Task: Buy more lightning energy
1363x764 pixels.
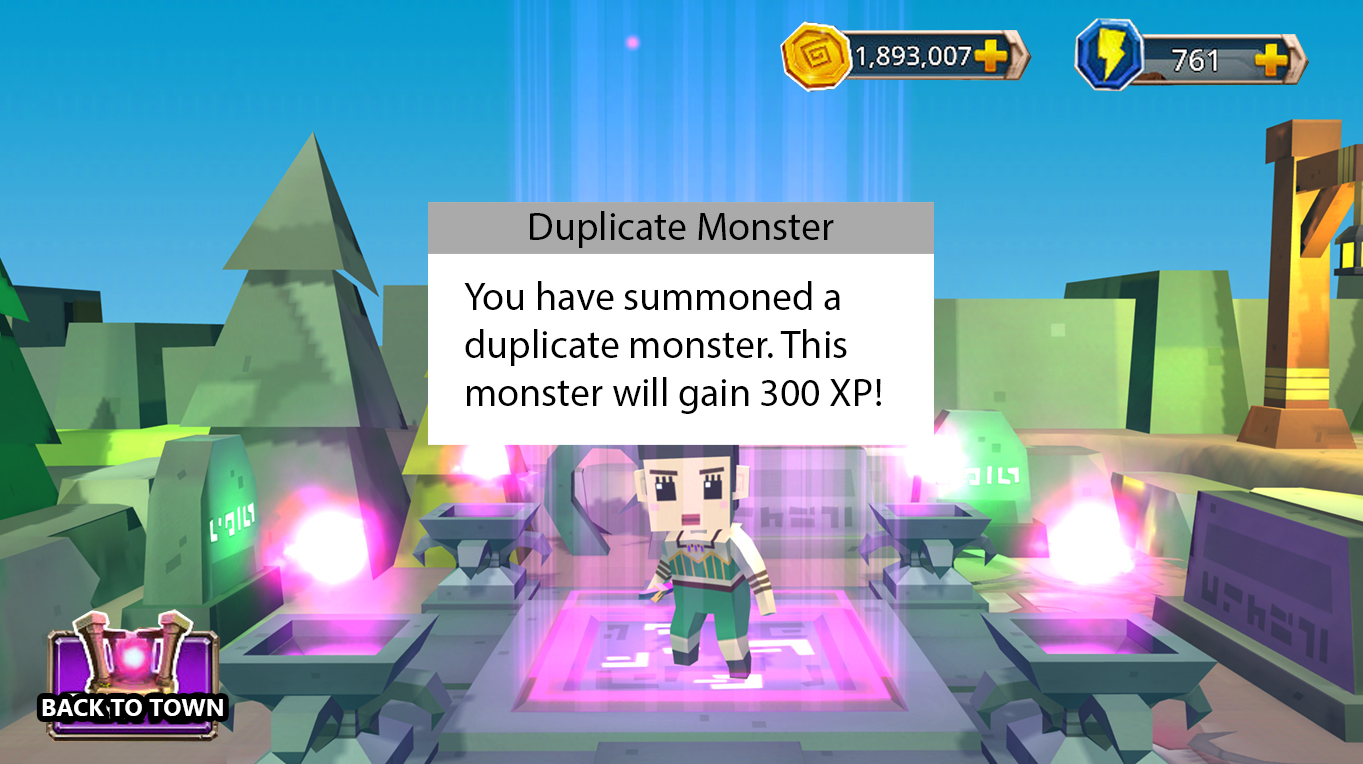Action: (x=1272, y=60)
